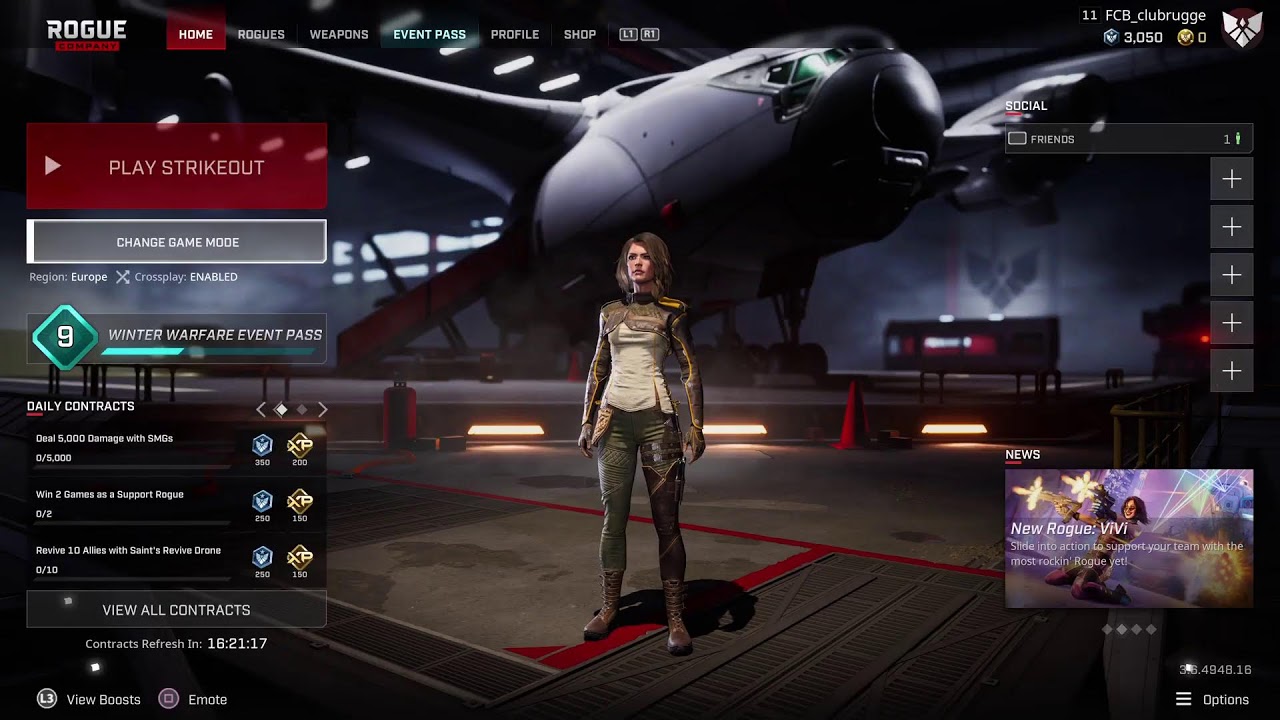Select the Profile tab
This screenshot has height=720, width=1280.
[515, 34]
